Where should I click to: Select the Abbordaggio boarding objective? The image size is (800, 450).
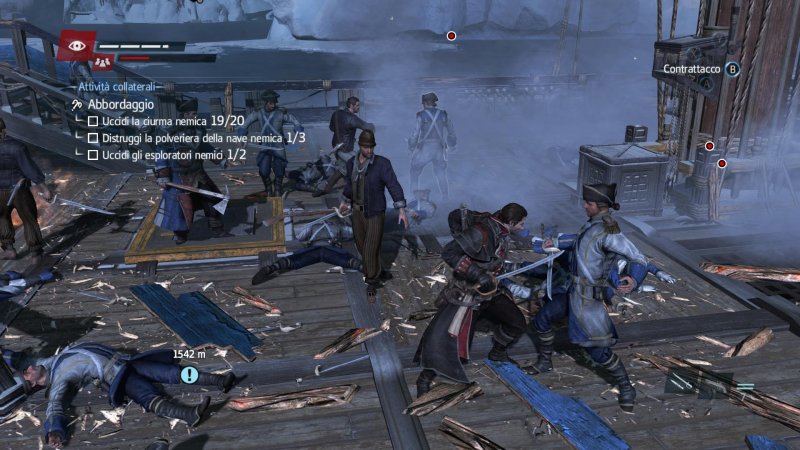pos(120,104)
